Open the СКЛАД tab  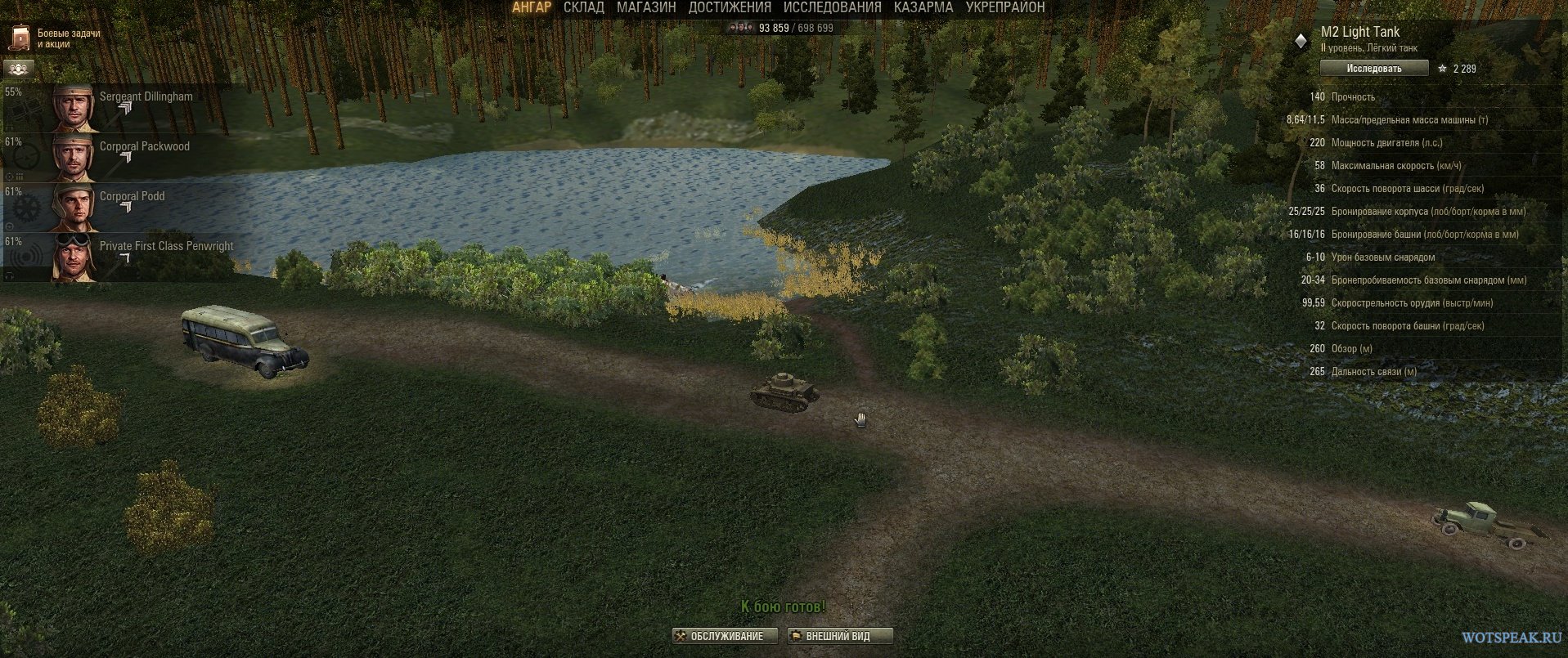click(x=584, y=7)
